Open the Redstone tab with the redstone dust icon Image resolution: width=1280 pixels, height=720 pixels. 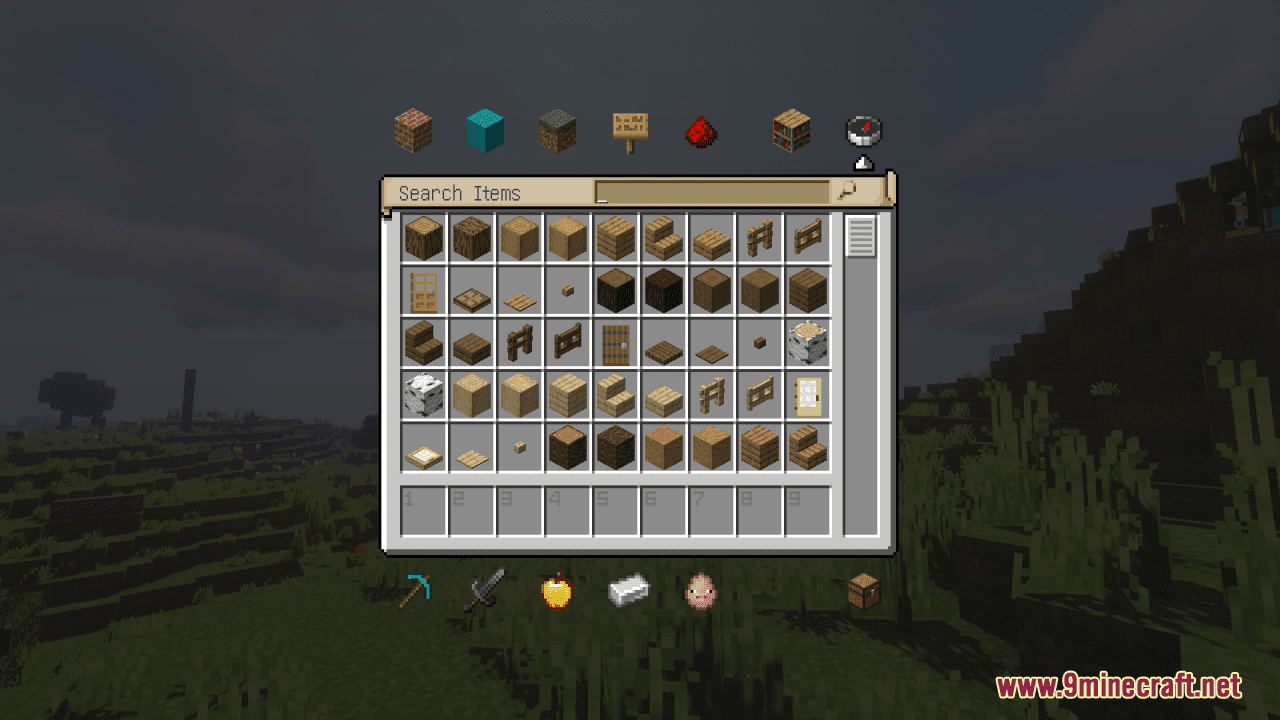701,130
